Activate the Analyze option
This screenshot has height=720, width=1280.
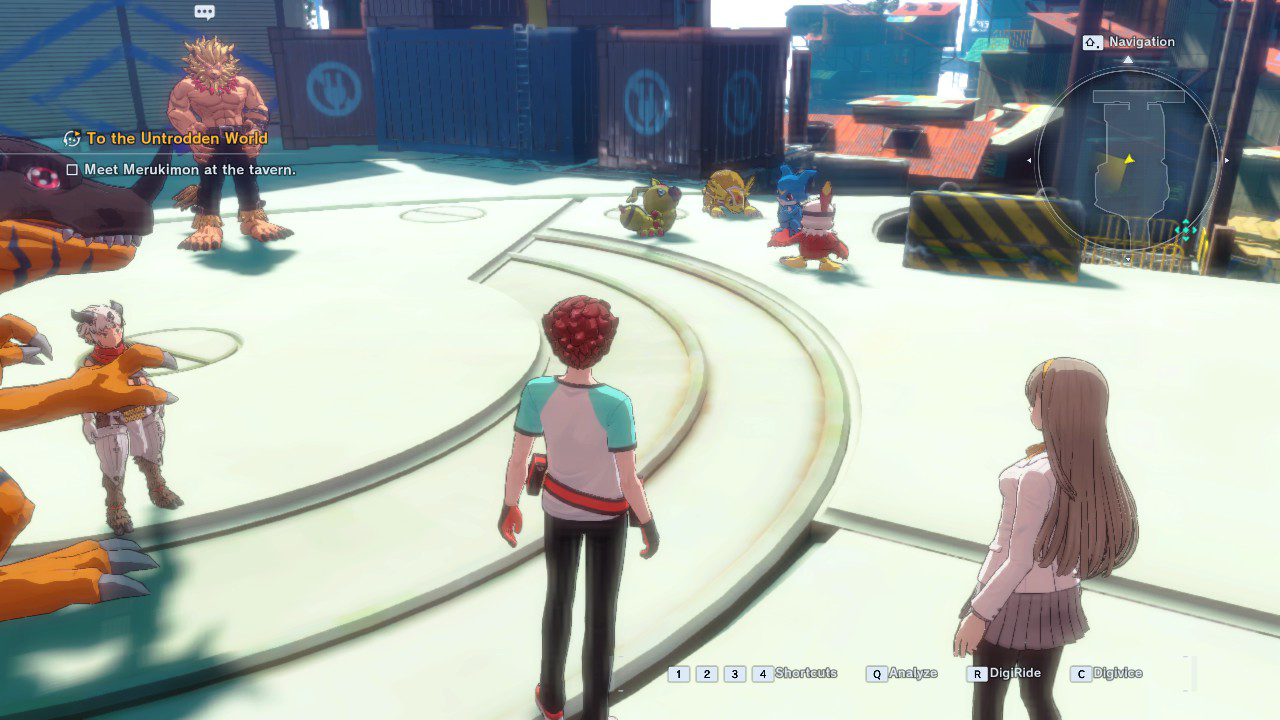(x=912, y=673)
